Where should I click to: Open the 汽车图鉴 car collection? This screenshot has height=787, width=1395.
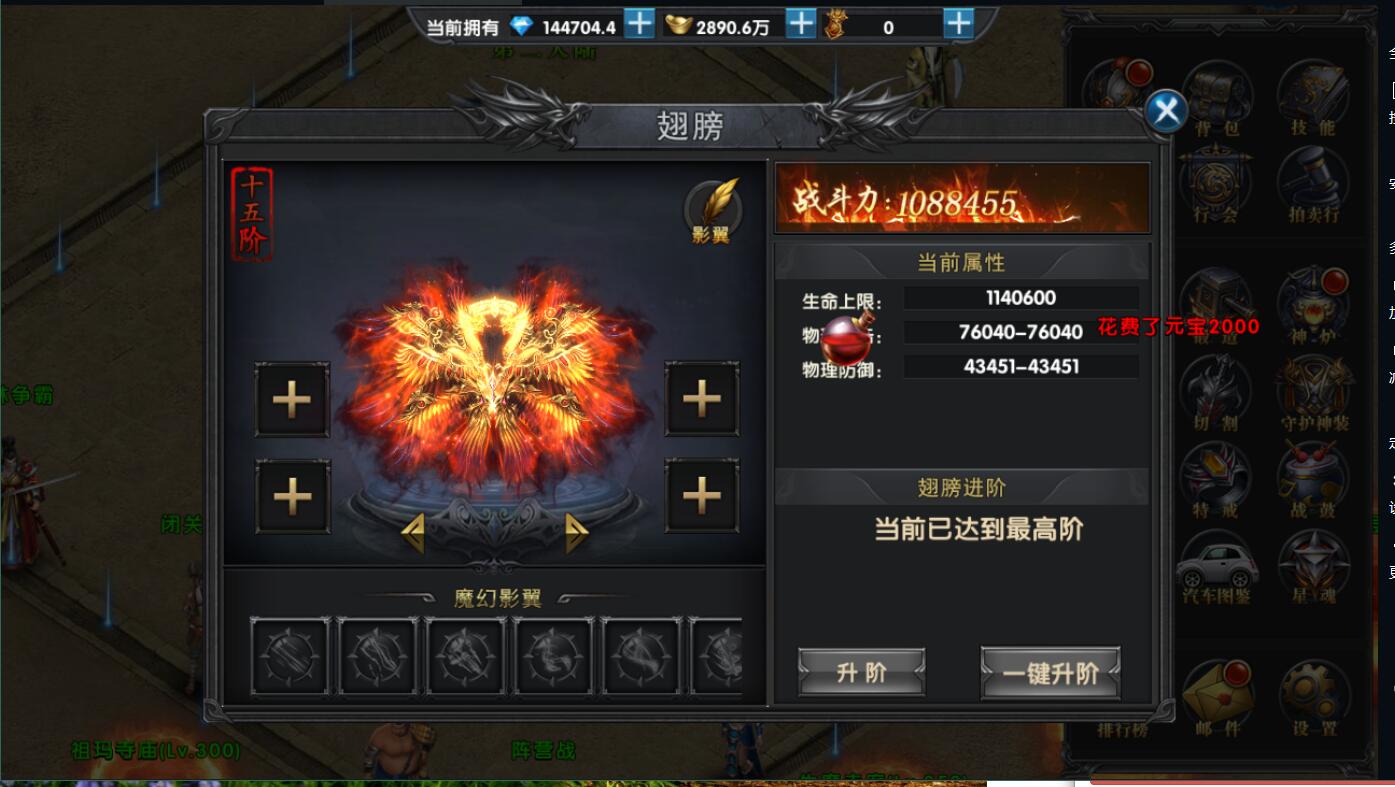1217,567
